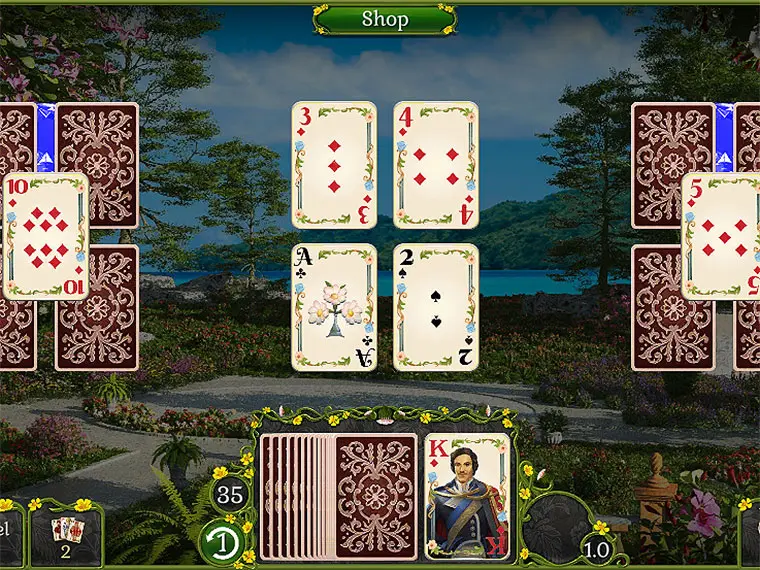Pick the ace of clubs card
The width and height of the screenshot is (760, 570).
tap(334, 306)
